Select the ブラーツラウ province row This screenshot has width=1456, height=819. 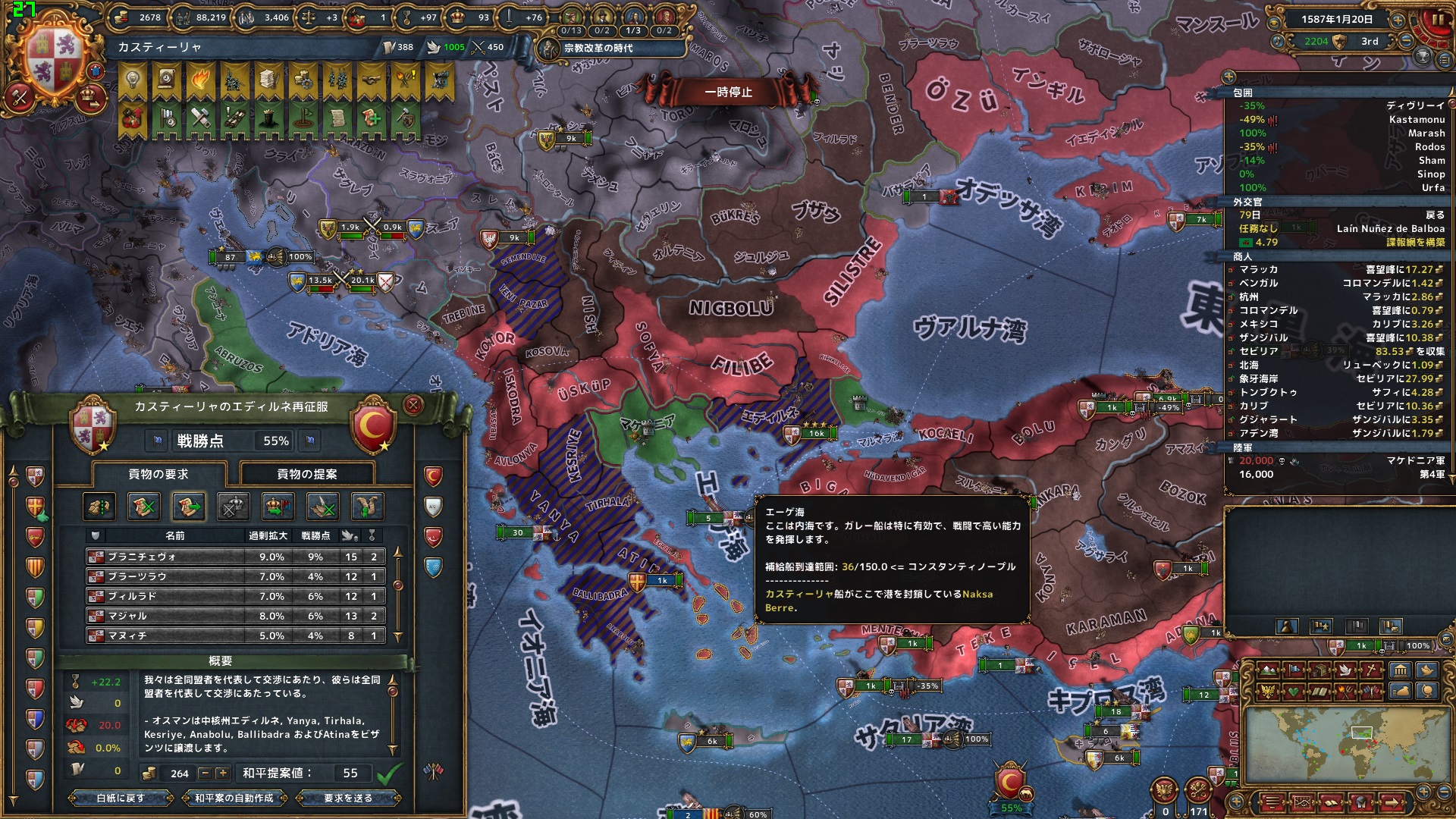(235, 576)
